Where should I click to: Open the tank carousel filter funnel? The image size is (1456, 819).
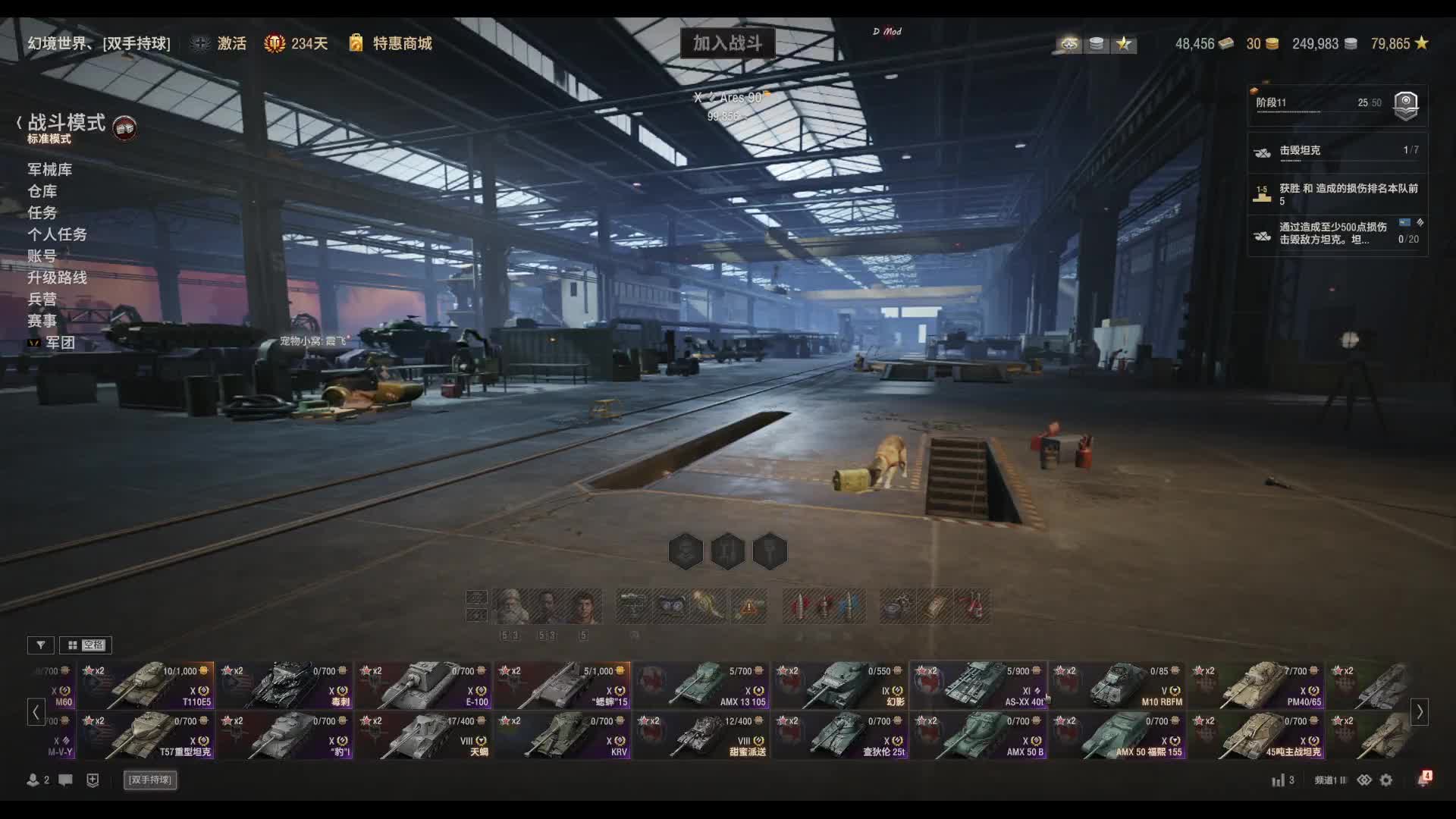coord(41,645)
